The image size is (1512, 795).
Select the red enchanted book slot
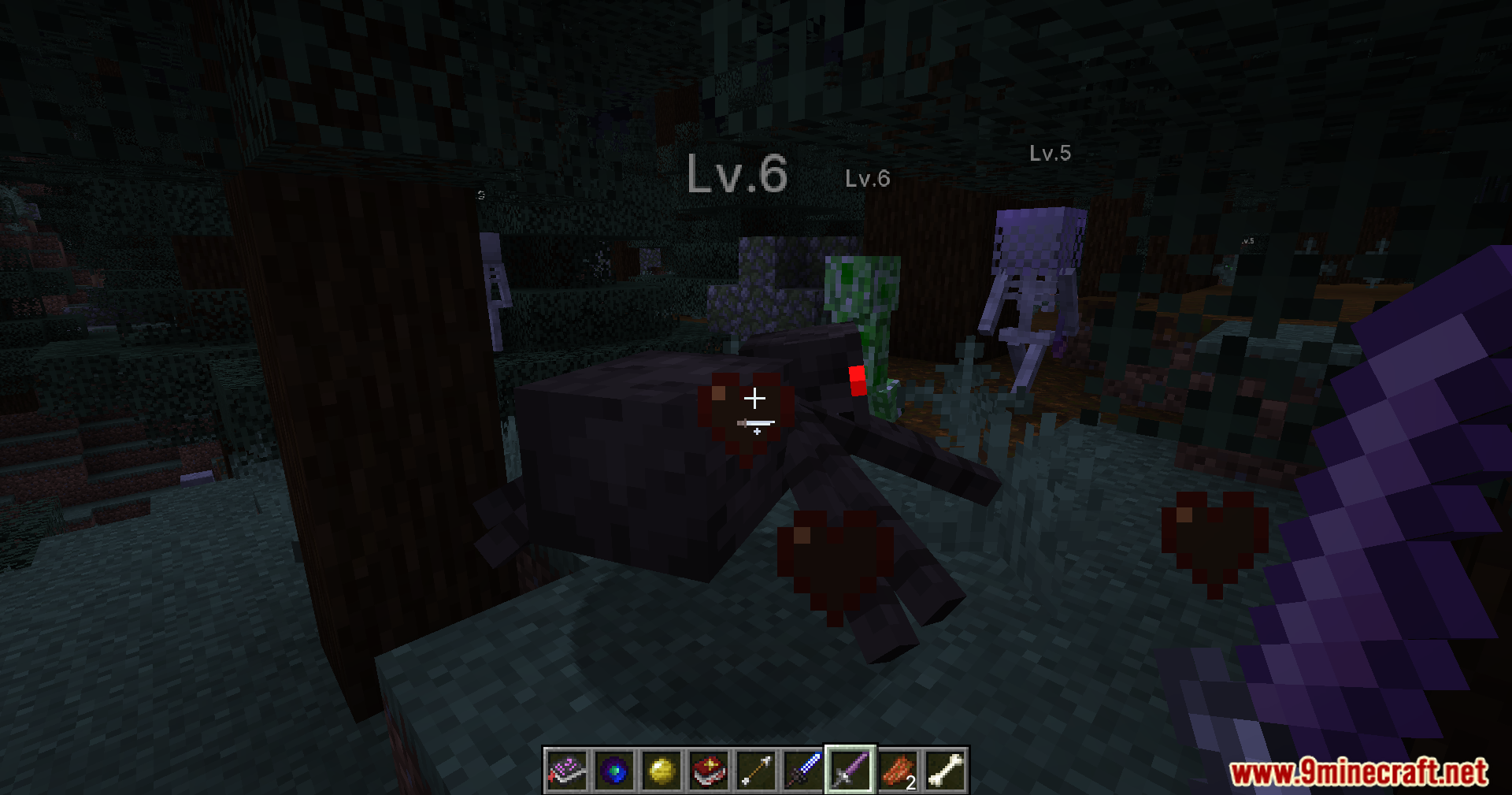tap(710, 771)
